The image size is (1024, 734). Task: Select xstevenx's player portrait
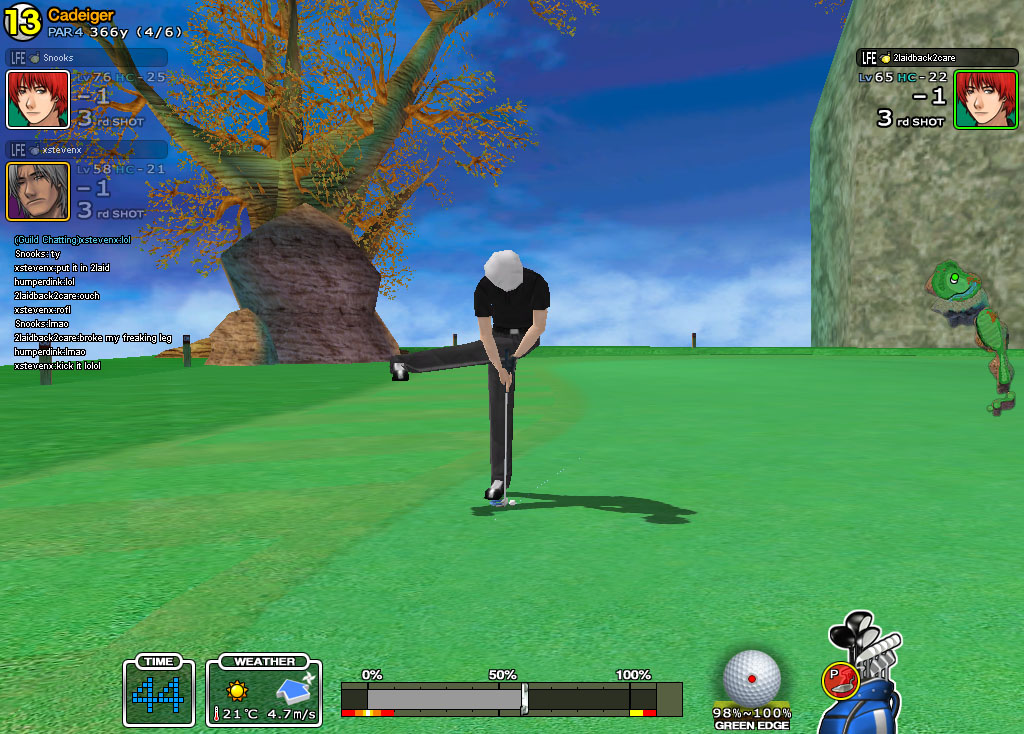38,191
